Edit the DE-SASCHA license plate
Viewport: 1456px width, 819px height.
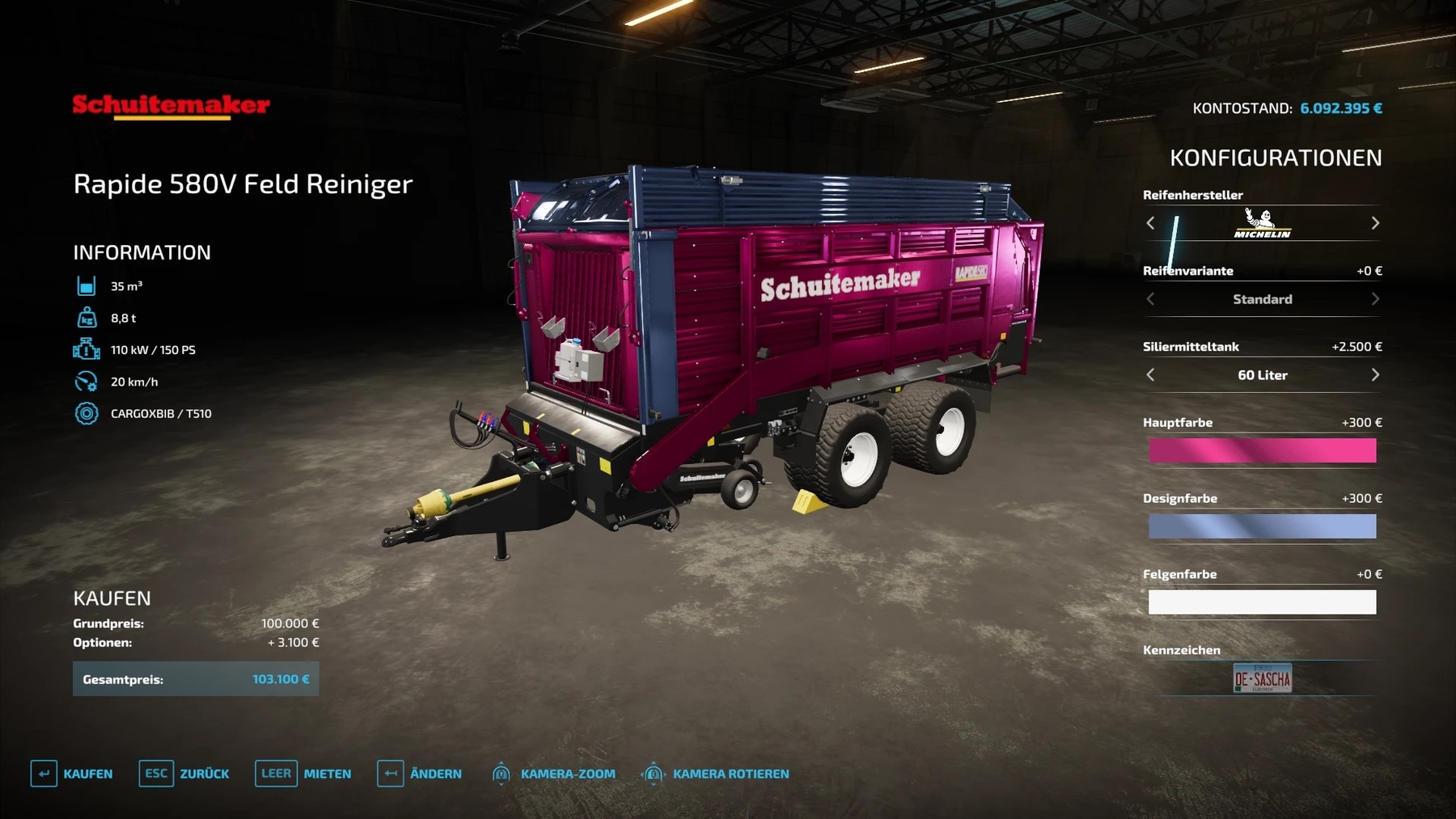pyautogui.click(x=1262, y=678)
